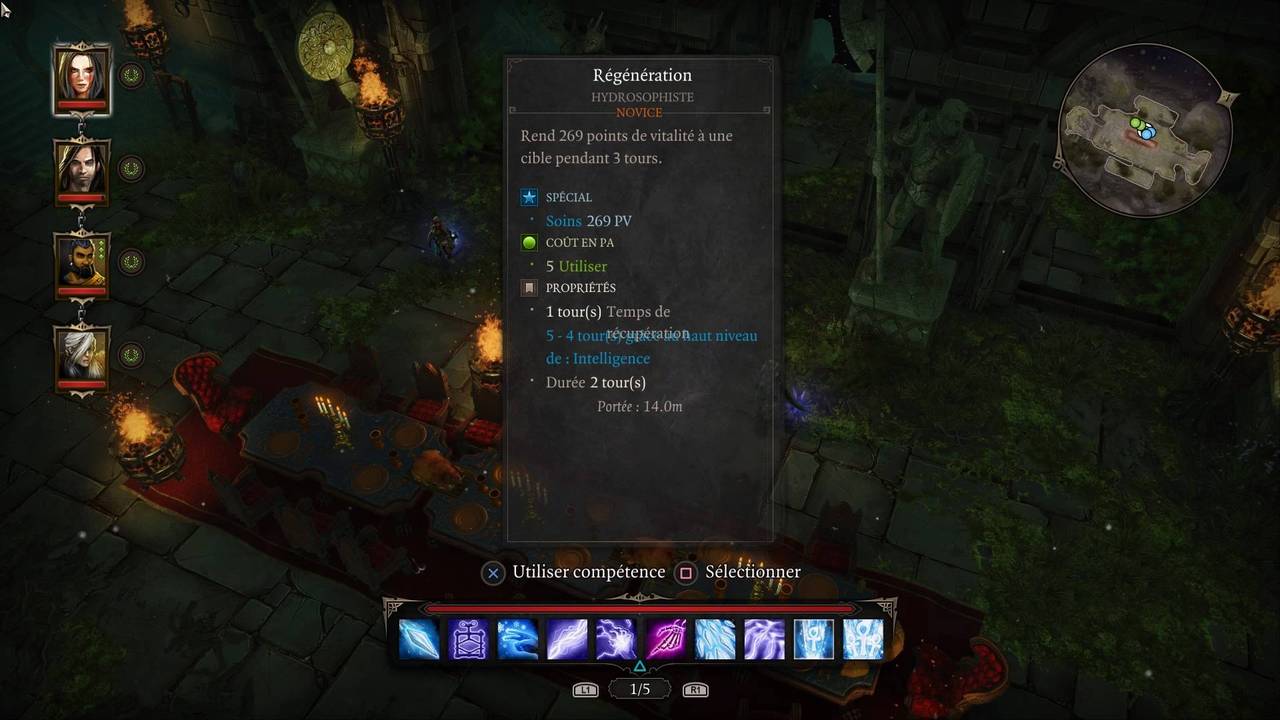Select the highlighted Régénération ankh skill
The height and width of the screenshot is (720, 1280).
[814, 639]
